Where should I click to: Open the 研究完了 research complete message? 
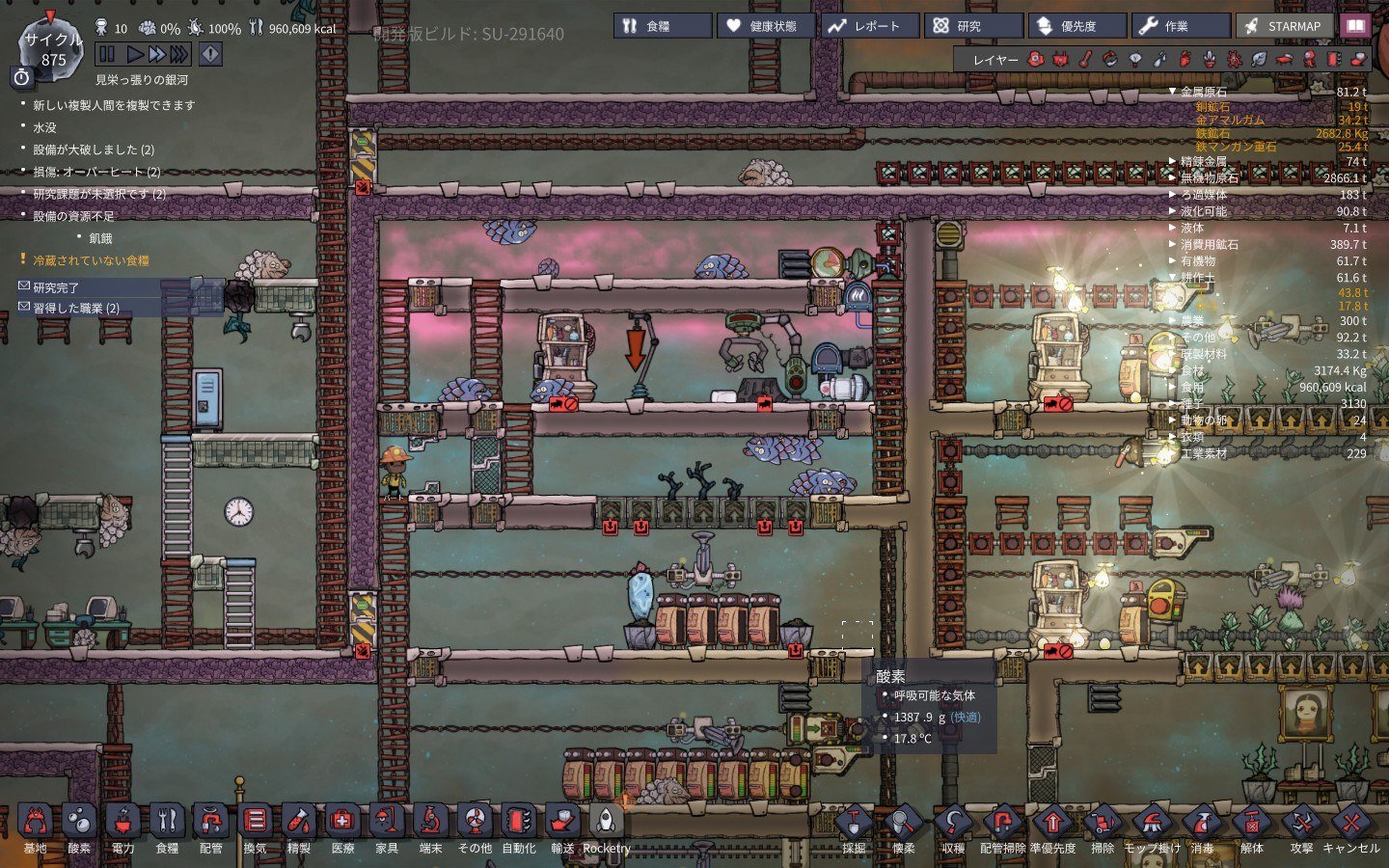pyautogui.click(x=56, y=287)
